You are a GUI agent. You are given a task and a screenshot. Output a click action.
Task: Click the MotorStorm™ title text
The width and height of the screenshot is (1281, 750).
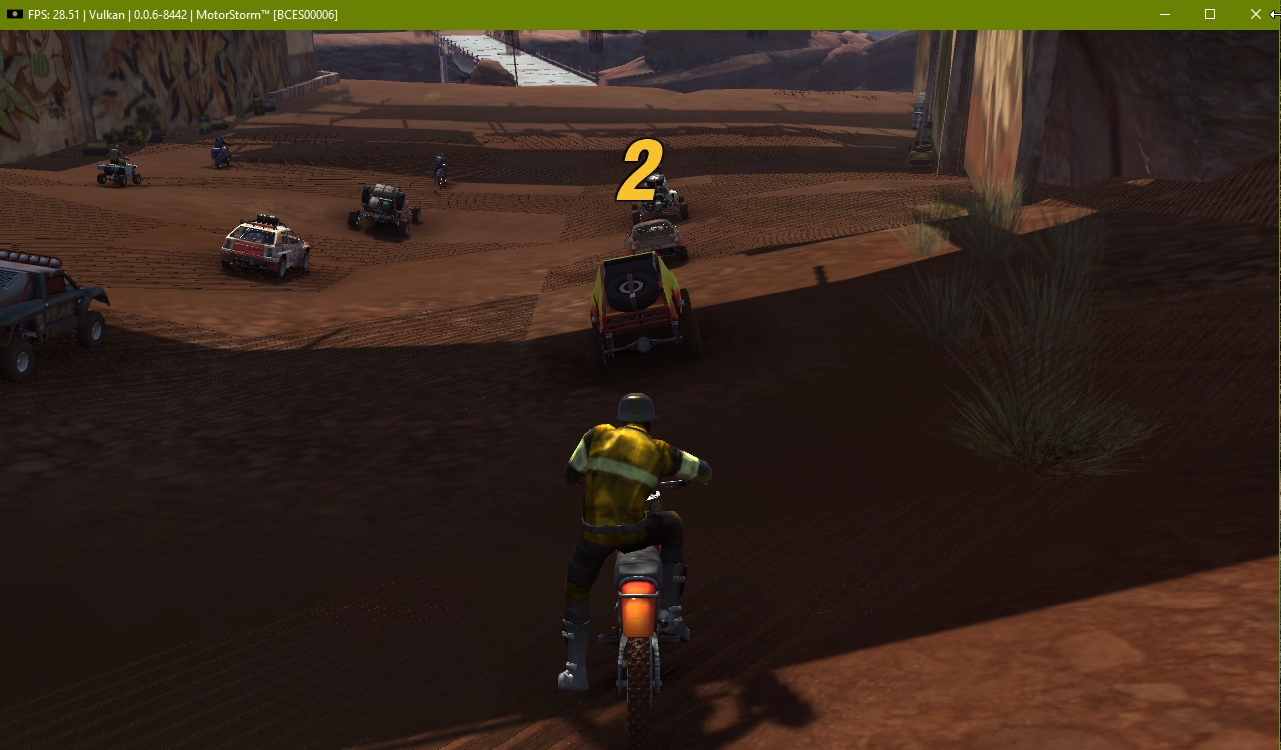[x=233, y=14]
